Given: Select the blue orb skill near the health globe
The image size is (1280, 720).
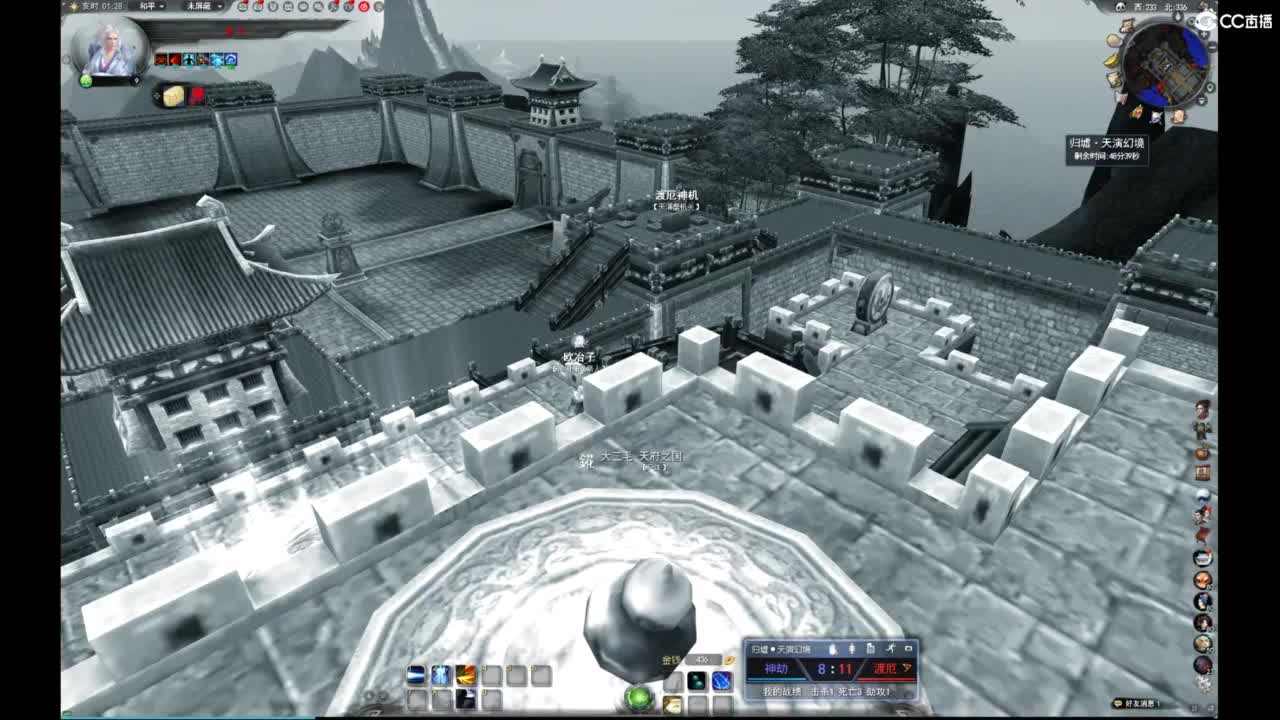Looking at the screenshot, I should coord(722,679).
